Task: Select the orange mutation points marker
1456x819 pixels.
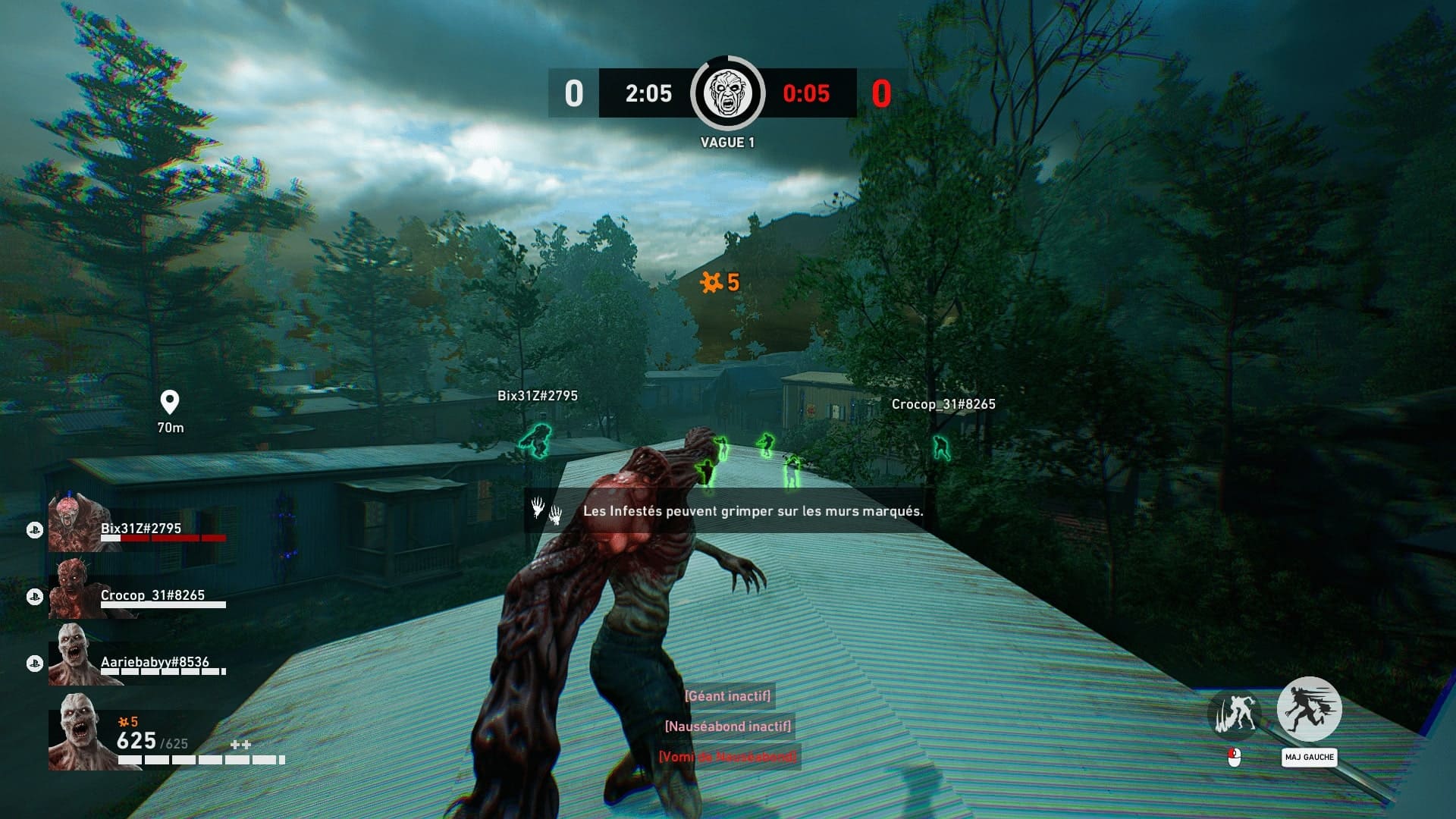Action: coord(718,283)
